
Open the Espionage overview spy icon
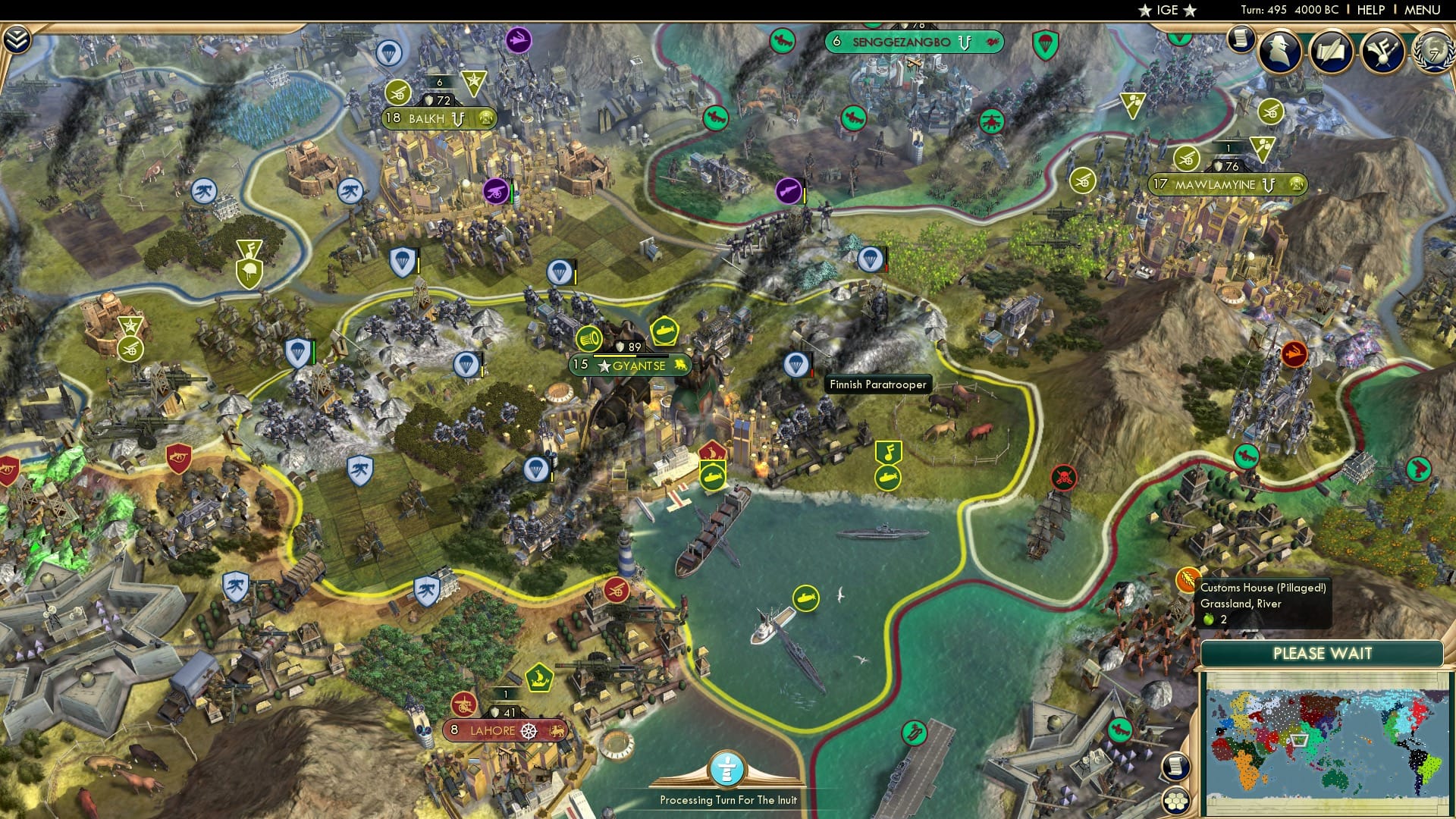[x=1279, y=50]
